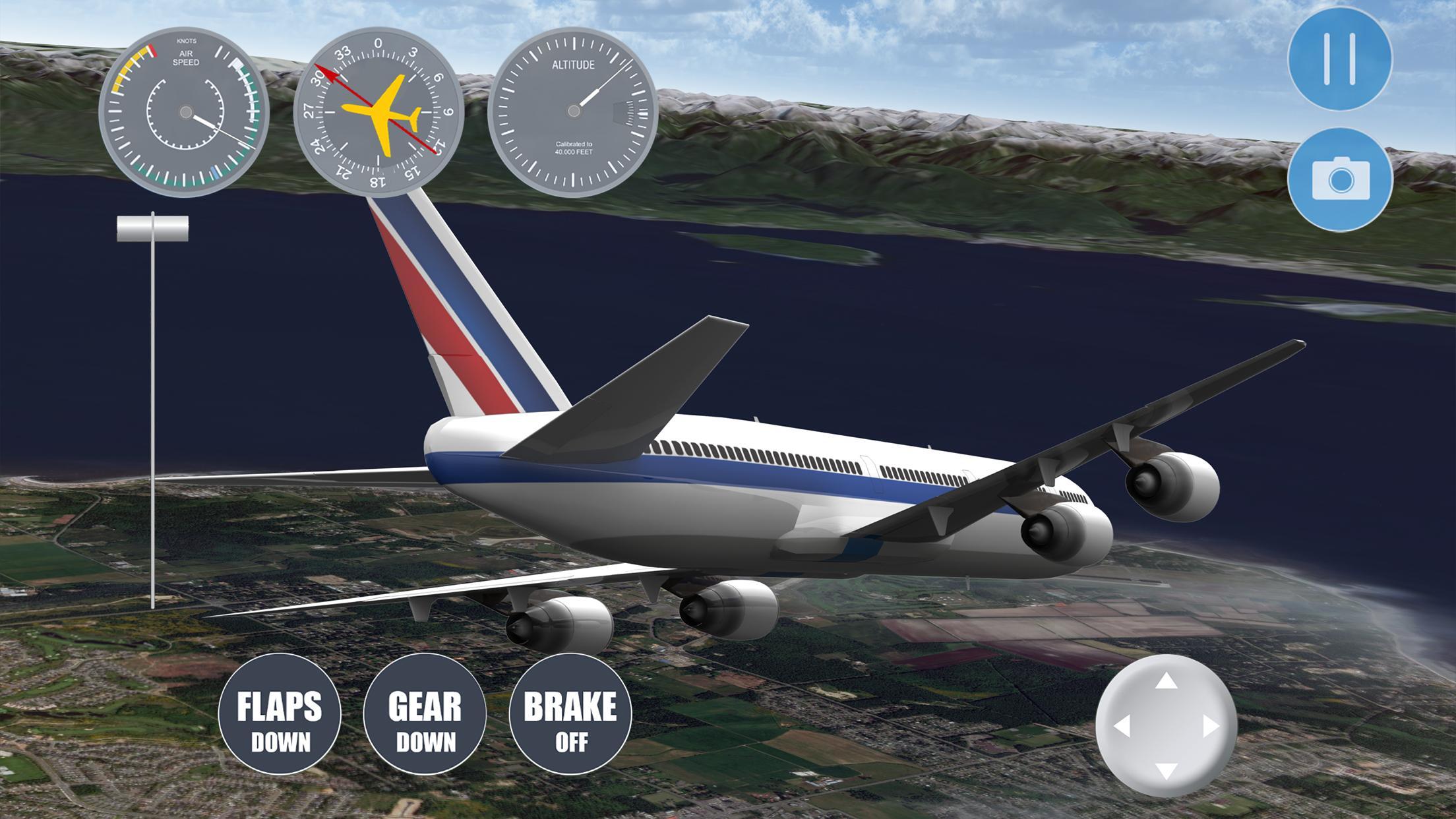
Task: Steer right with the joystick arrow
Action: point(1211,726)
